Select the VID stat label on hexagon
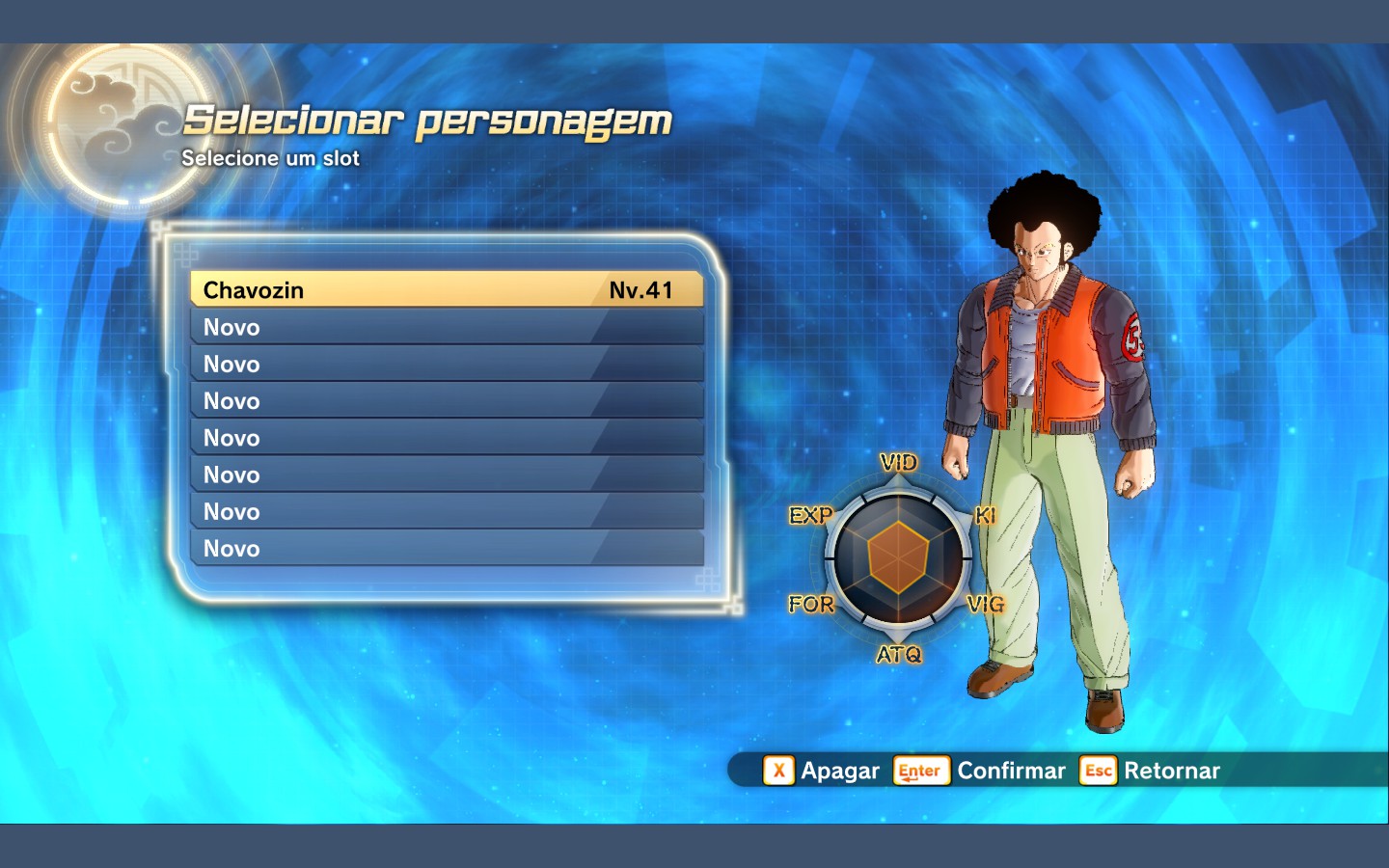 (x=897, y=462)
